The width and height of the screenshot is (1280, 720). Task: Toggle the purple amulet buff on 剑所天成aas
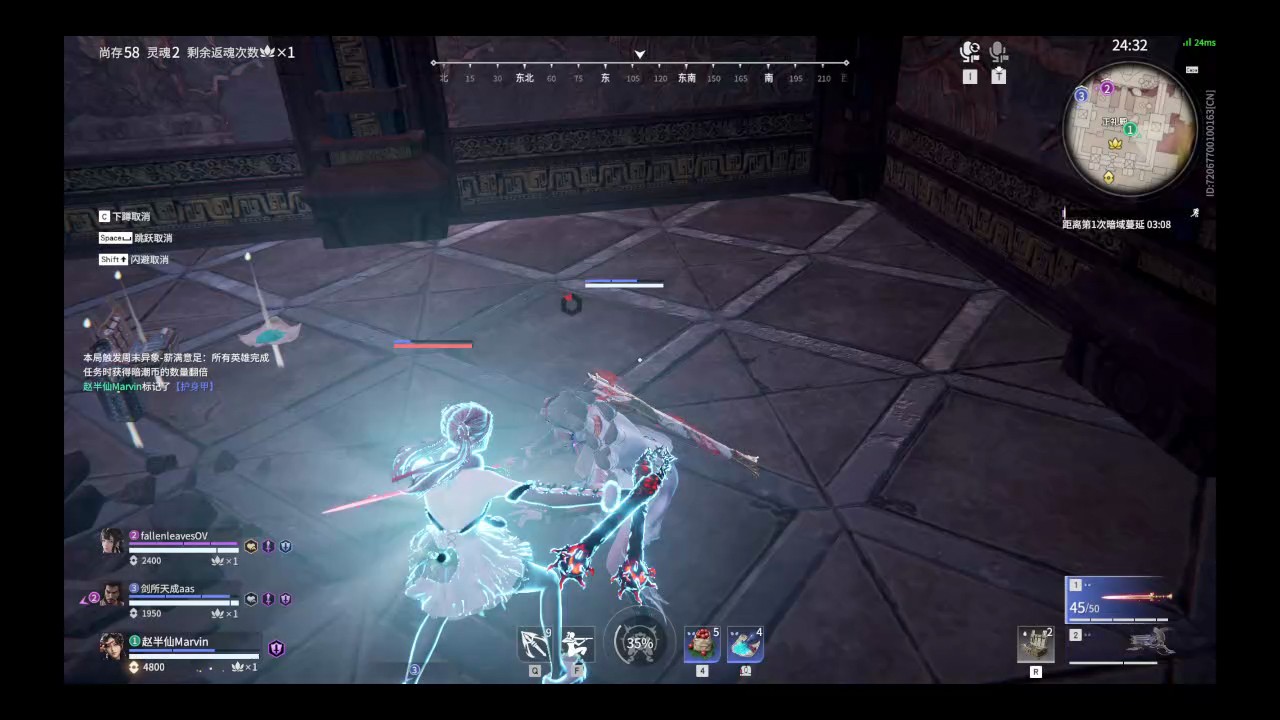click(268, 600)
